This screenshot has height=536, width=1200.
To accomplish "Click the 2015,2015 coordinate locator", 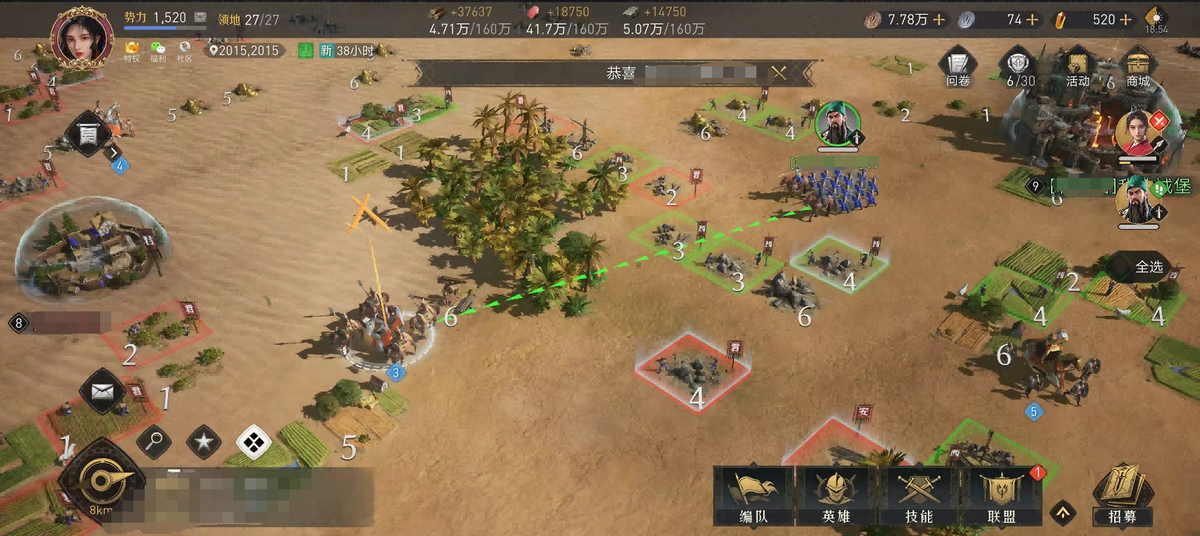I will (x=244, y=50).
